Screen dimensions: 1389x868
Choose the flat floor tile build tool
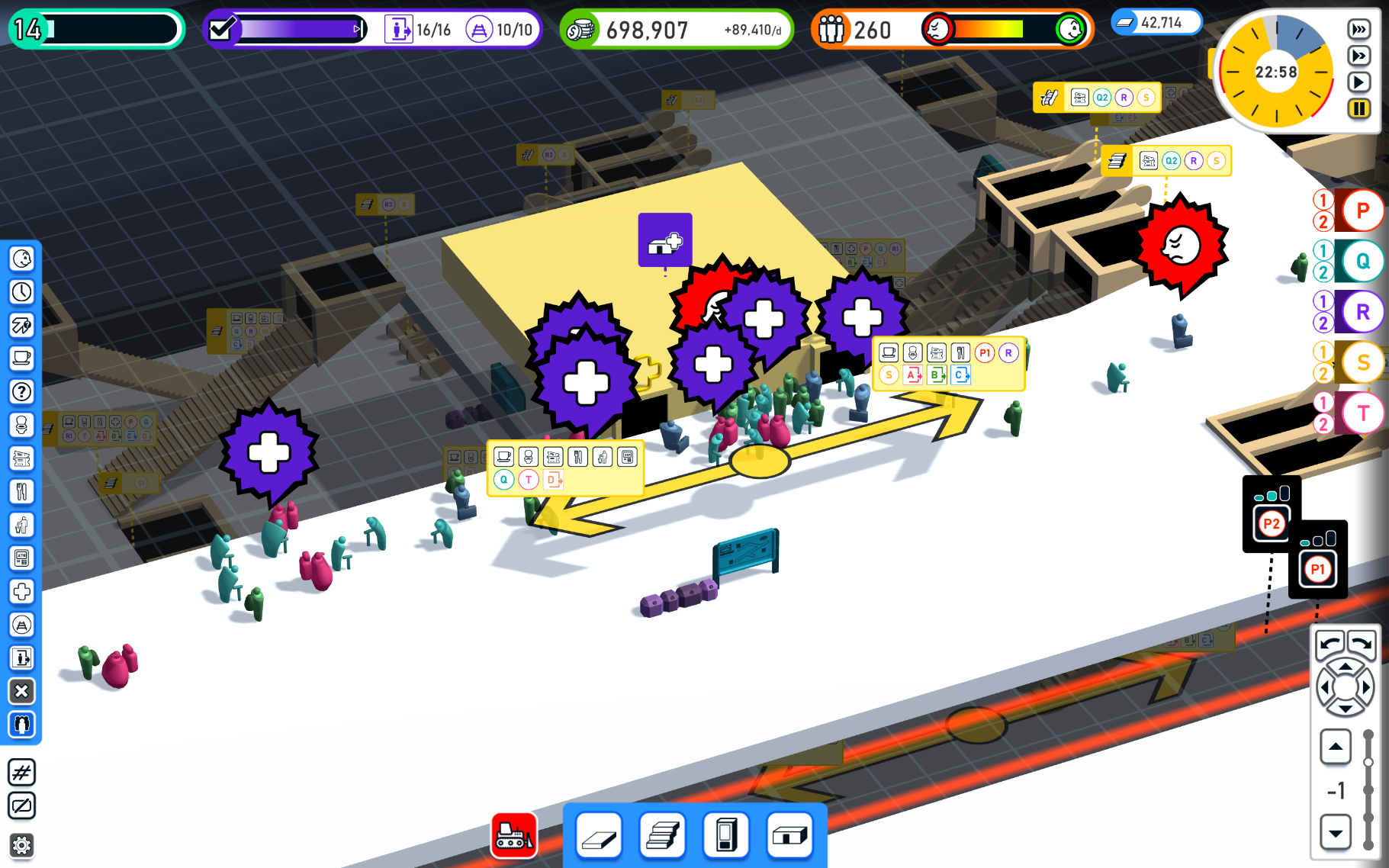pyautogui.click(x=599, y=836)
